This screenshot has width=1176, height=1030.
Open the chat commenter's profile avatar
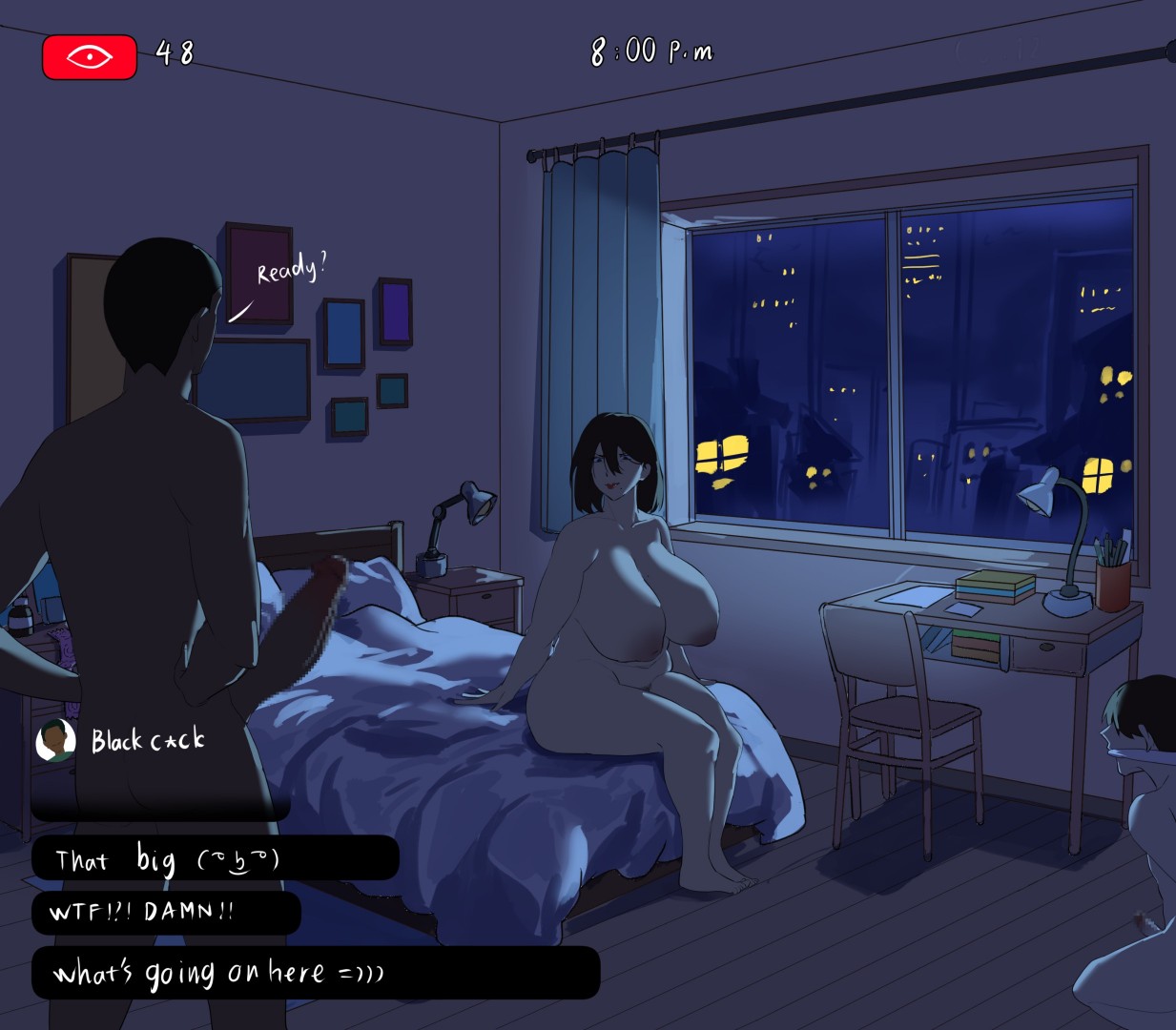click(55, 741)
